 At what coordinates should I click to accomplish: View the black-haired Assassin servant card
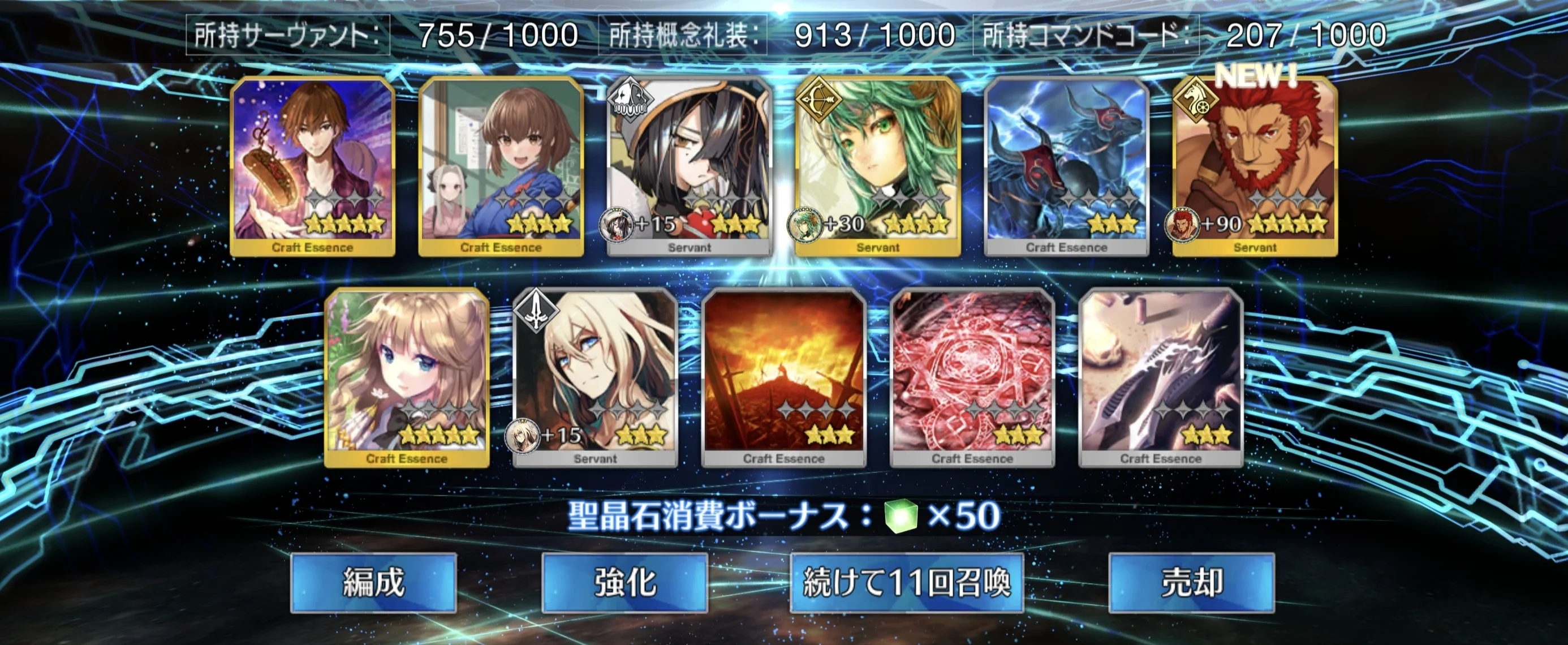pos(689,166)
